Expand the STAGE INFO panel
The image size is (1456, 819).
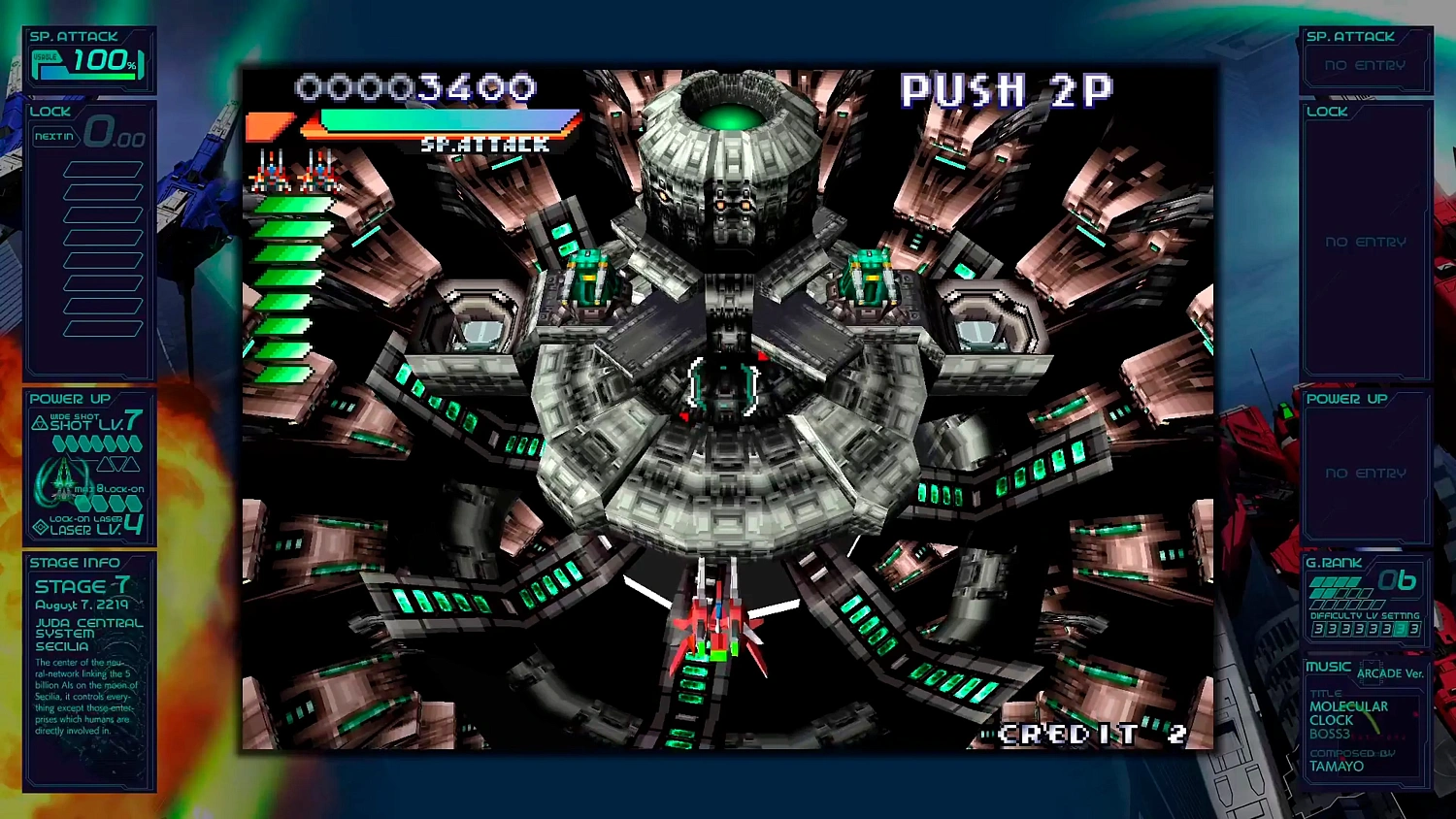coord(75,563)
